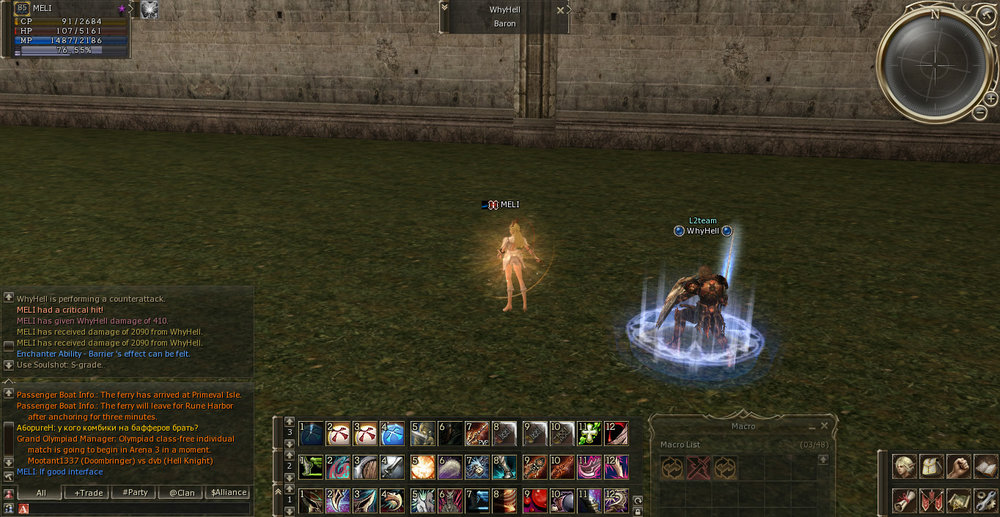Viewport: 1000px width, 517px height.
Task: Use the red potion in hotbar slot 9
Action: pos(535,499)
